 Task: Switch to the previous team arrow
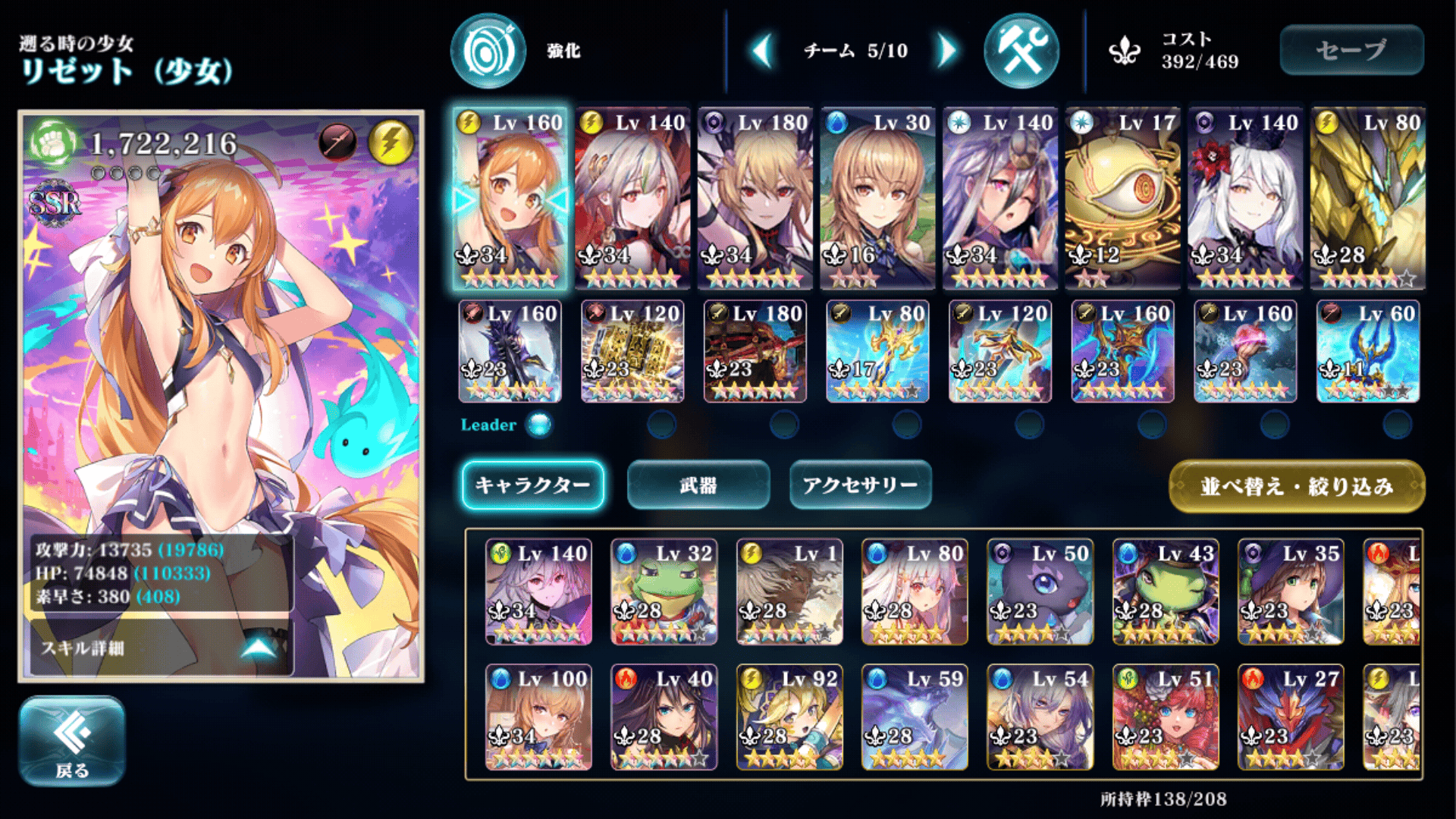(x=762, y=51)
